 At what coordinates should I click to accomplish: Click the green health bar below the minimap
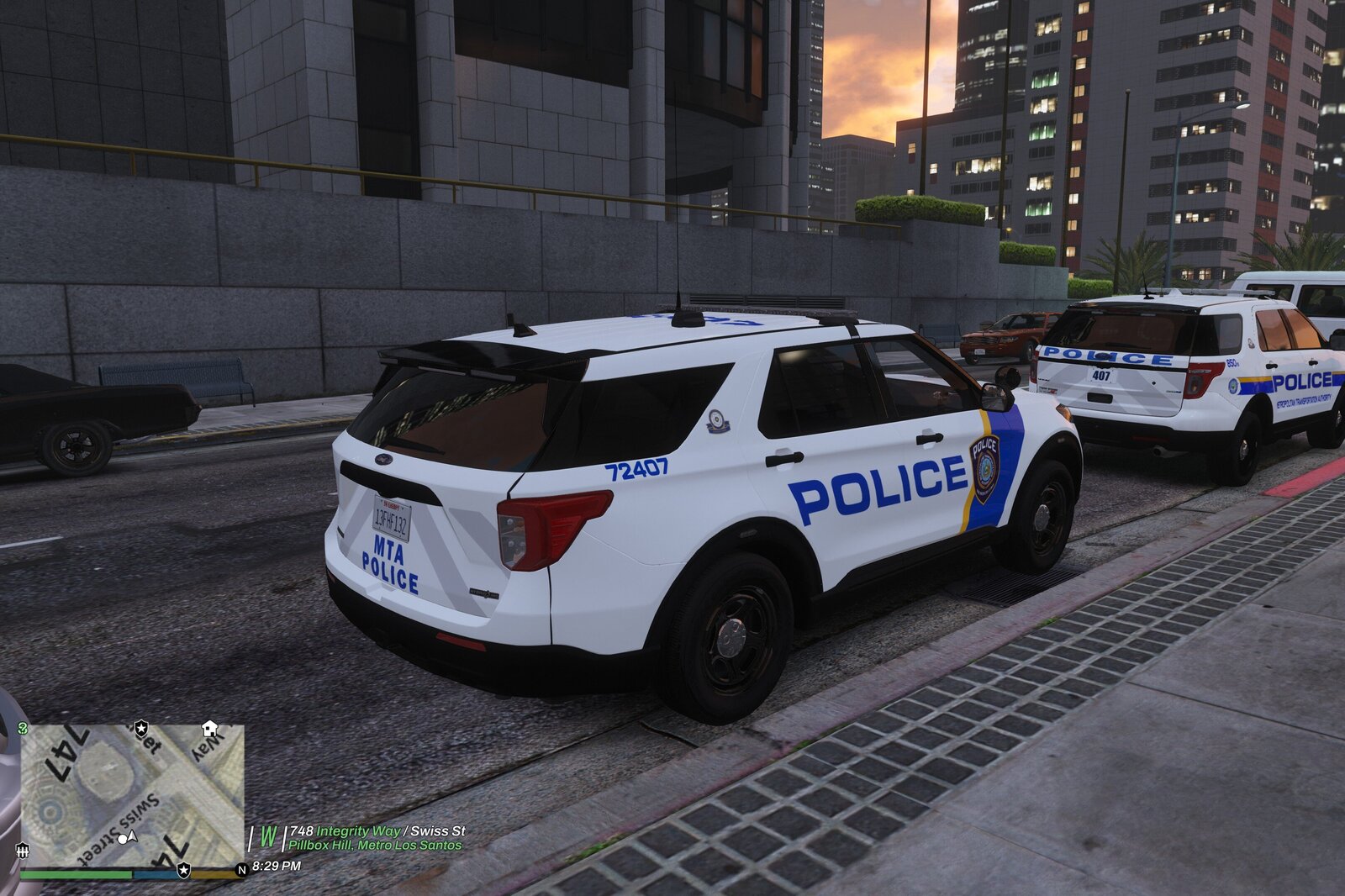point(75,872)
